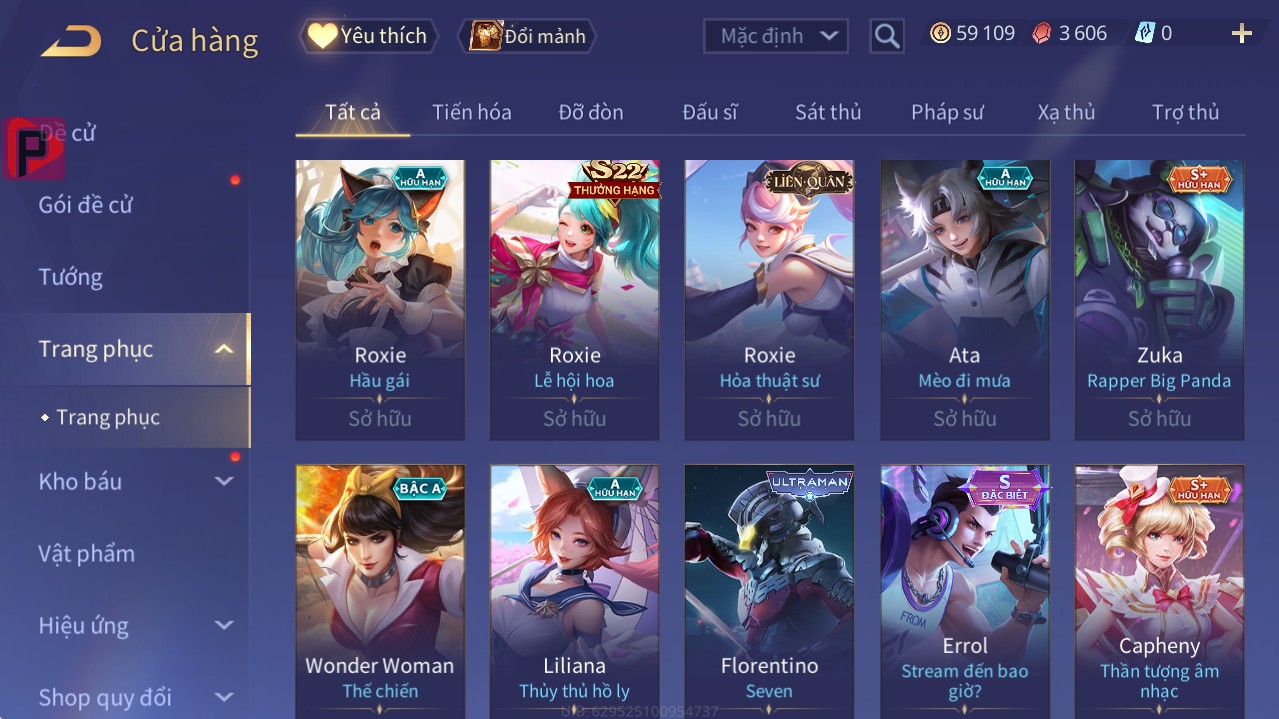This screenshot has height=719, width=1279.
Task: Open the Gói đề cử menu entry
Action: point(86,205)
